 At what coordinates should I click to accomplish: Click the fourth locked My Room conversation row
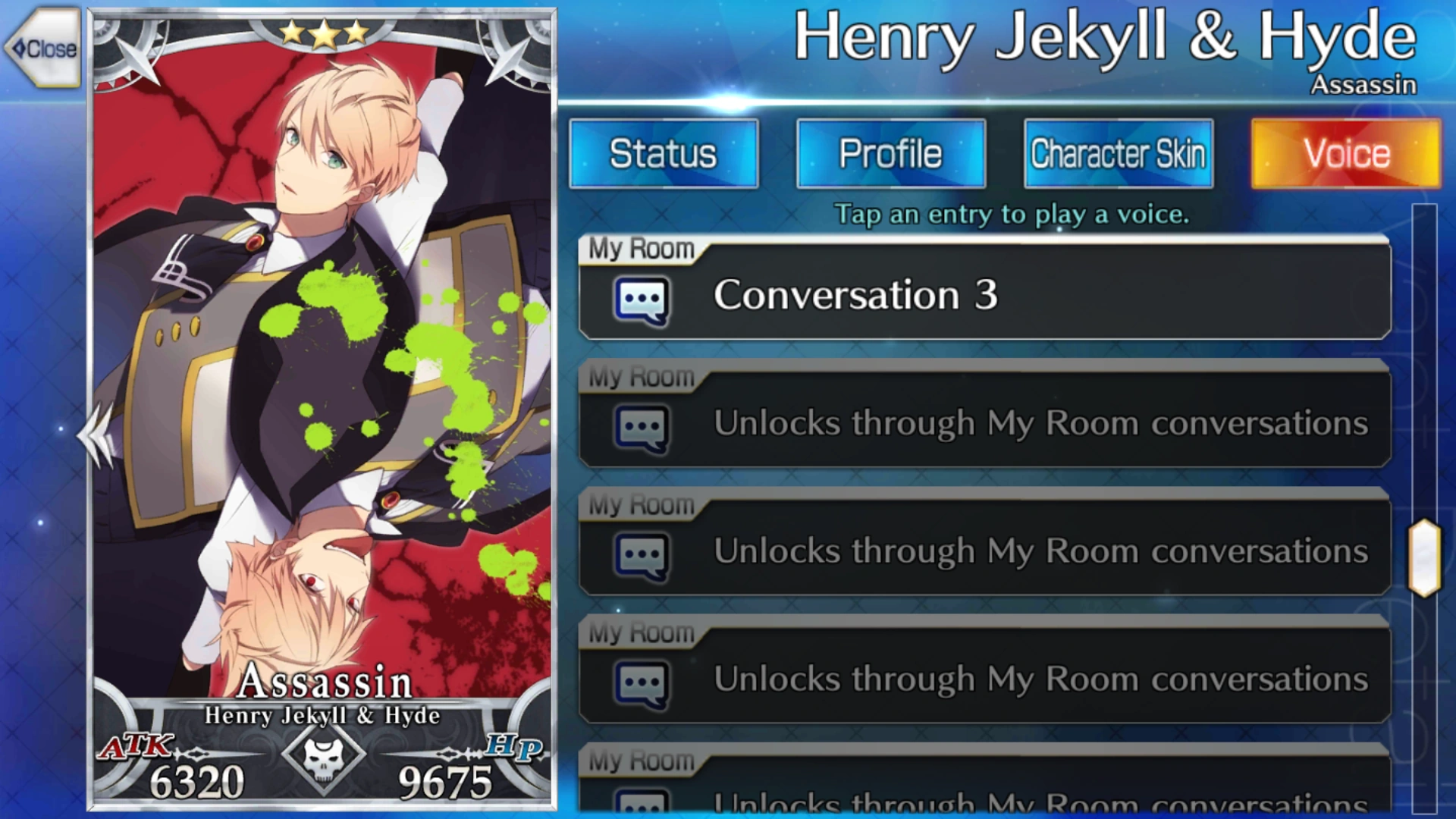[986, 680]
